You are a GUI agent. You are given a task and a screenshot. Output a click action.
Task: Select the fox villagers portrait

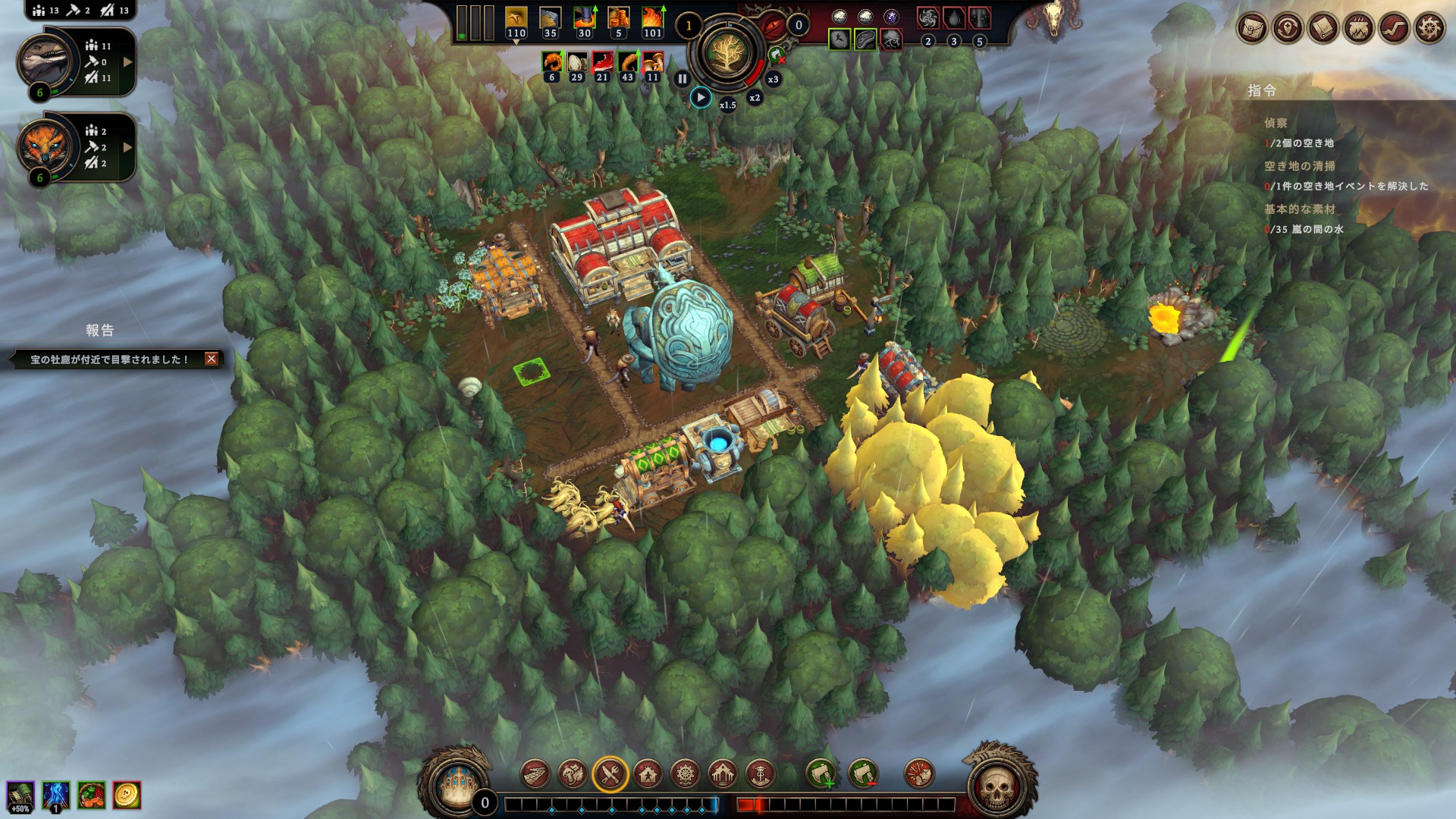[46, 146]
